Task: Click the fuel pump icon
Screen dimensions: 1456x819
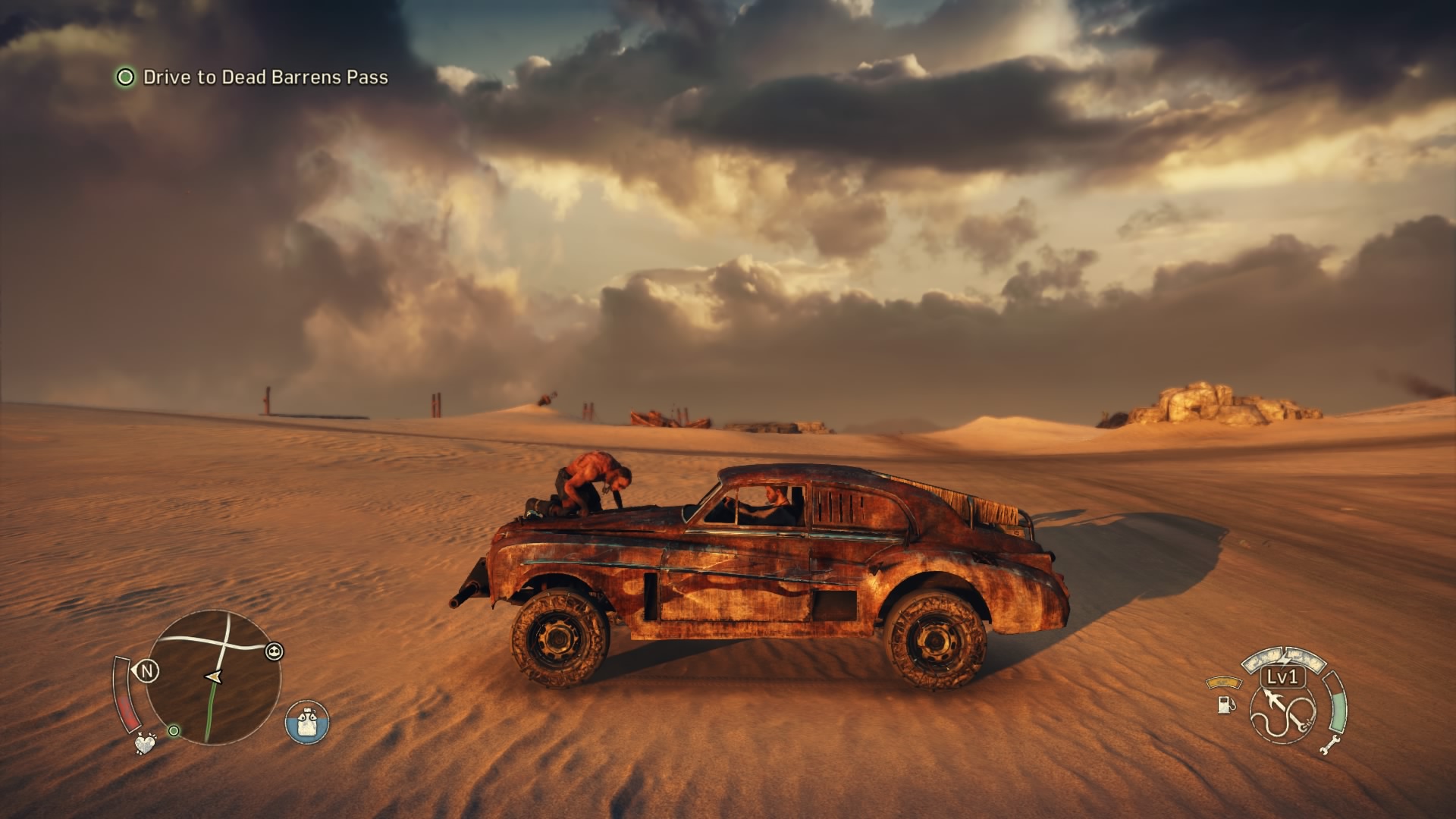Action: 1225,704
